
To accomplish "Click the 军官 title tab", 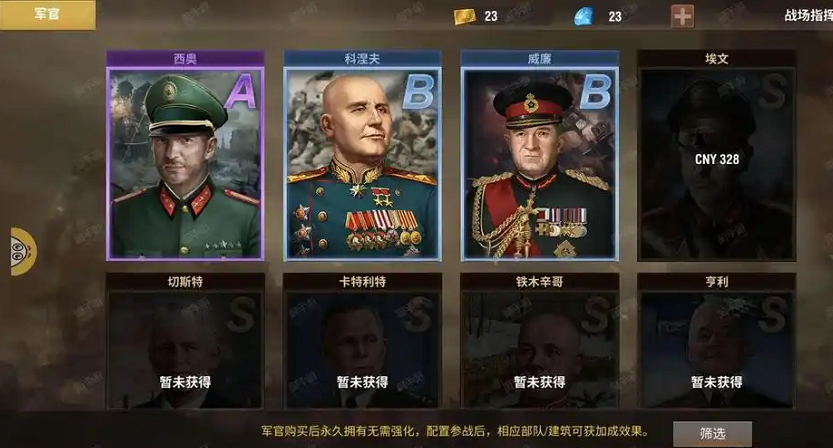I will [x=47, y=14].
